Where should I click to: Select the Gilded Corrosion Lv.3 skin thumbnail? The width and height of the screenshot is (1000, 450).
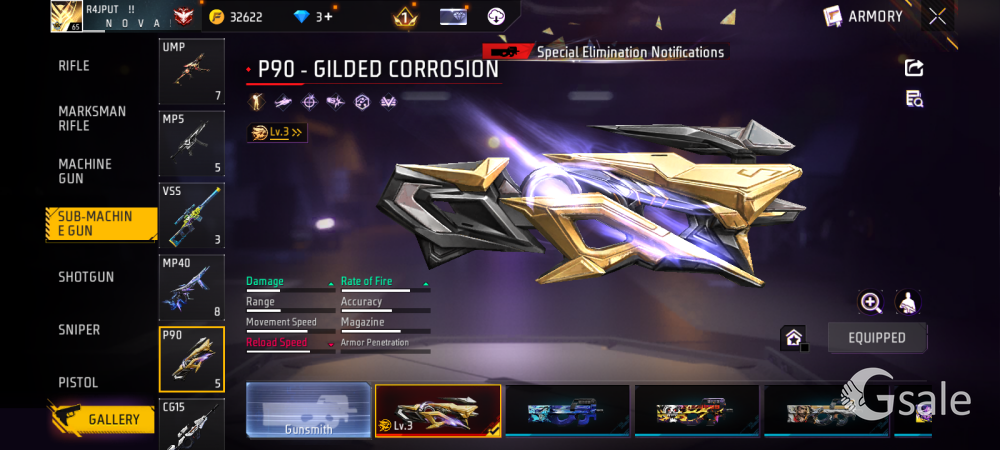(x=437, y=411)
